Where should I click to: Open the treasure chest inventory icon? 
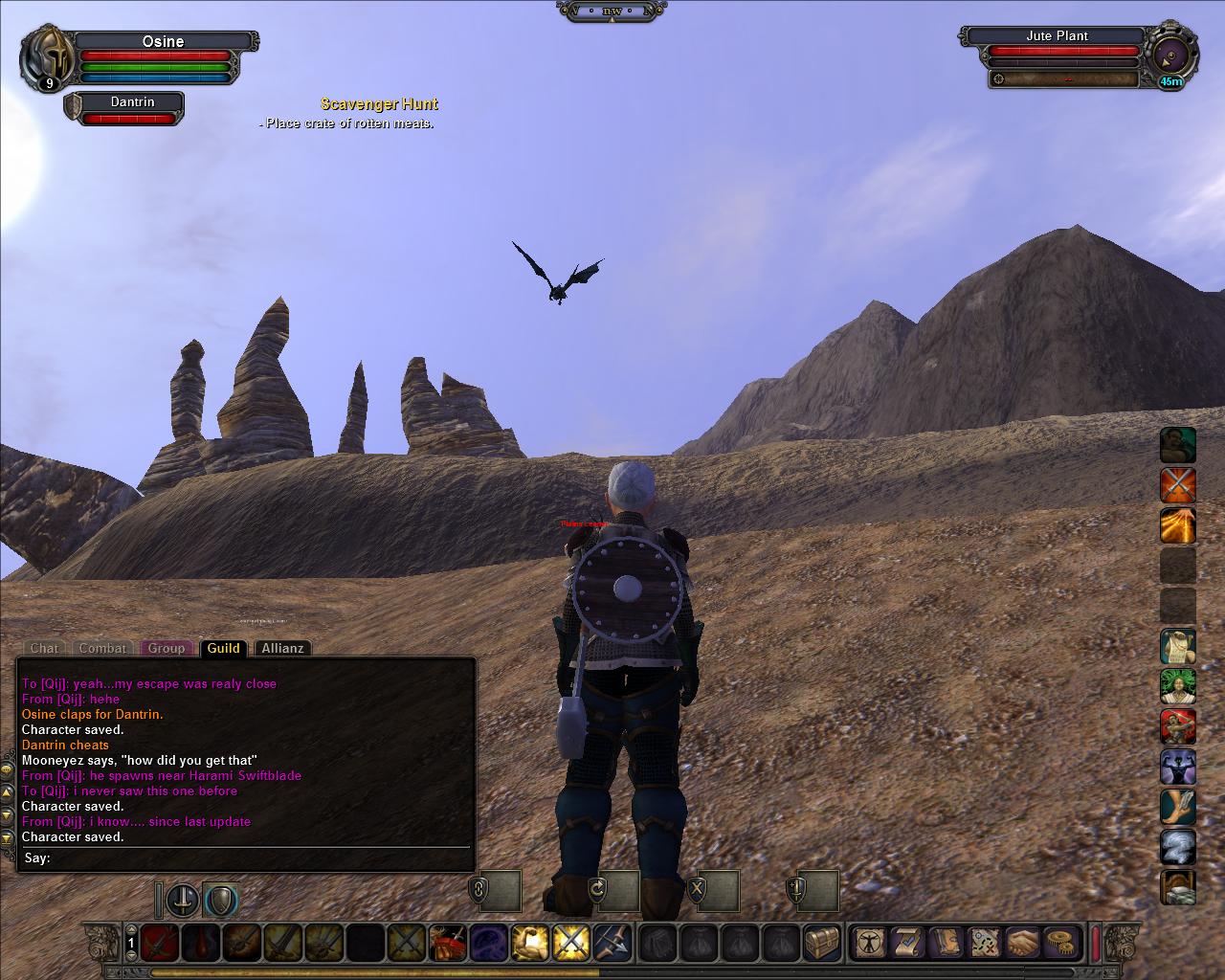[821, 943]
